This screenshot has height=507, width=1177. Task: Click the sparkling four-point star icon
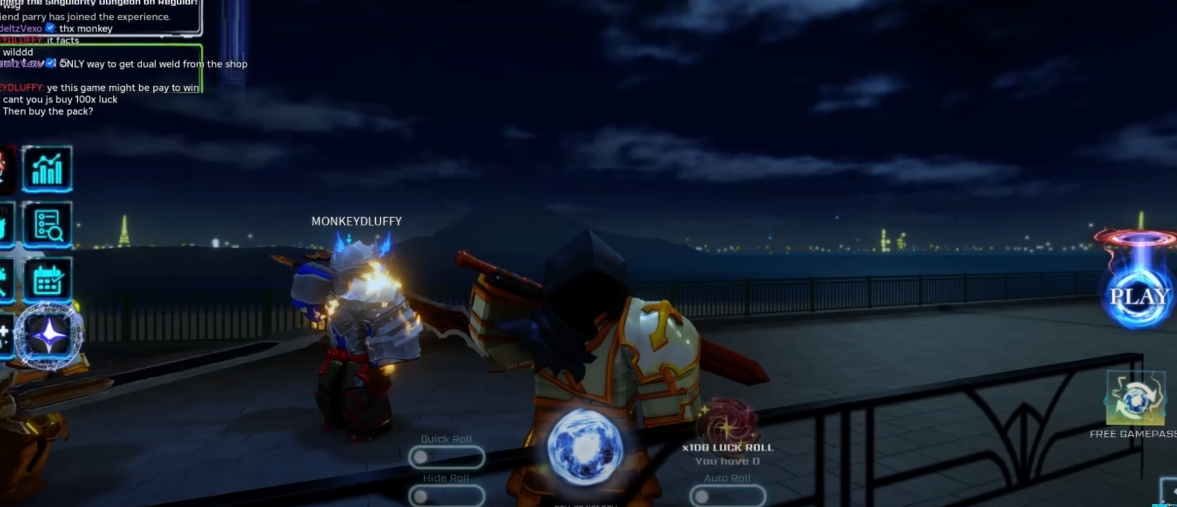[x=48, y=336]
